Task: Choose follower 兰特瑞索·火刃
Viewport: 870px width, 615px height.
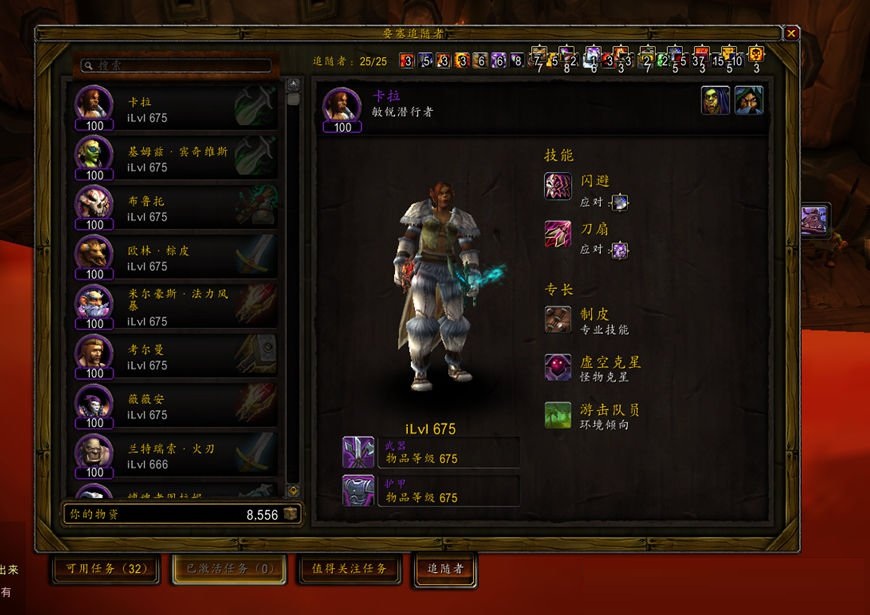Action: 175,456
